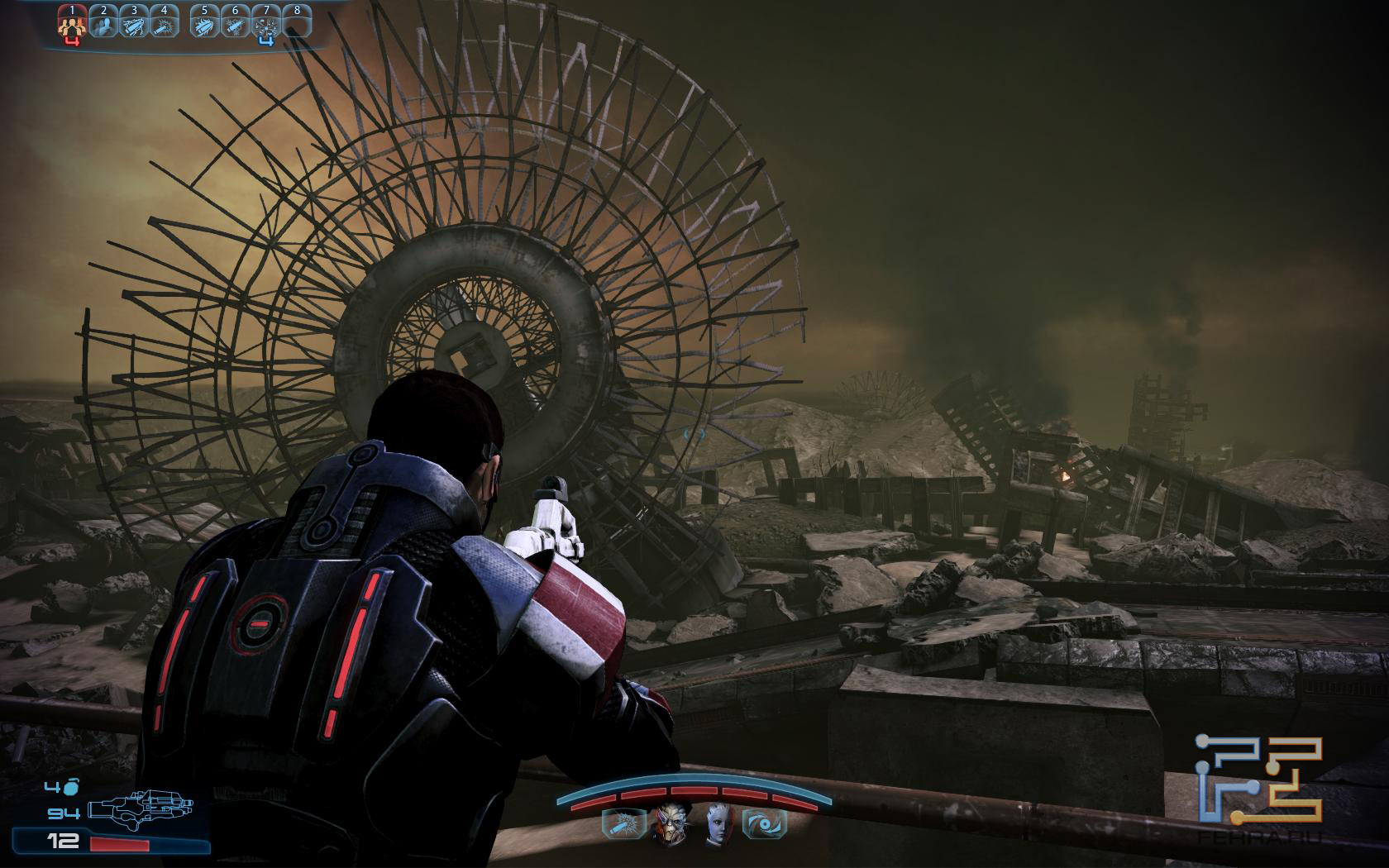The height and width of the screenshot is (868, 1389).
Task: Use the explosion power in slot 7
Action: click(266, 24)
